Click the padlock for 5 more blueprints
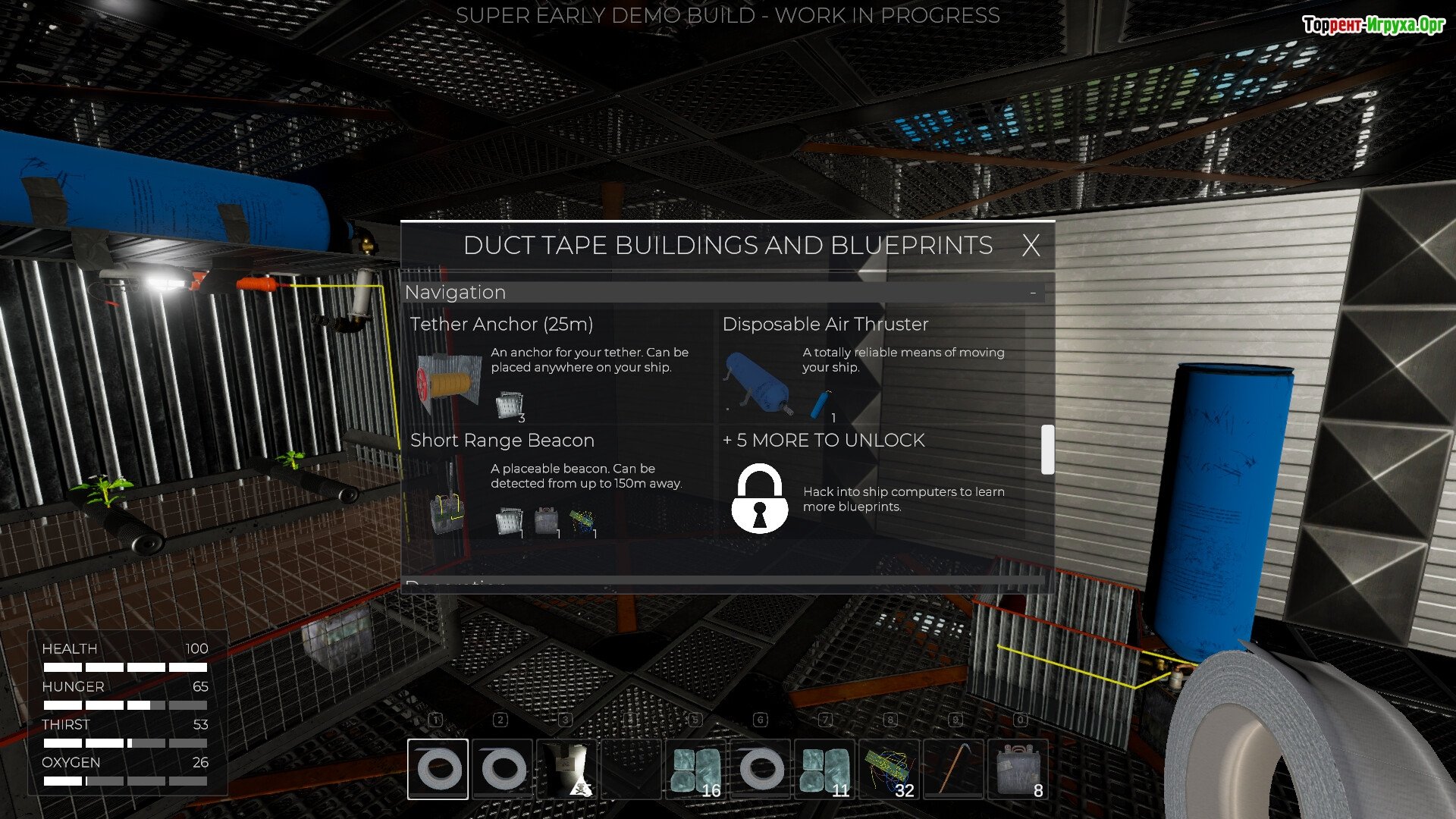 point(759,499)
